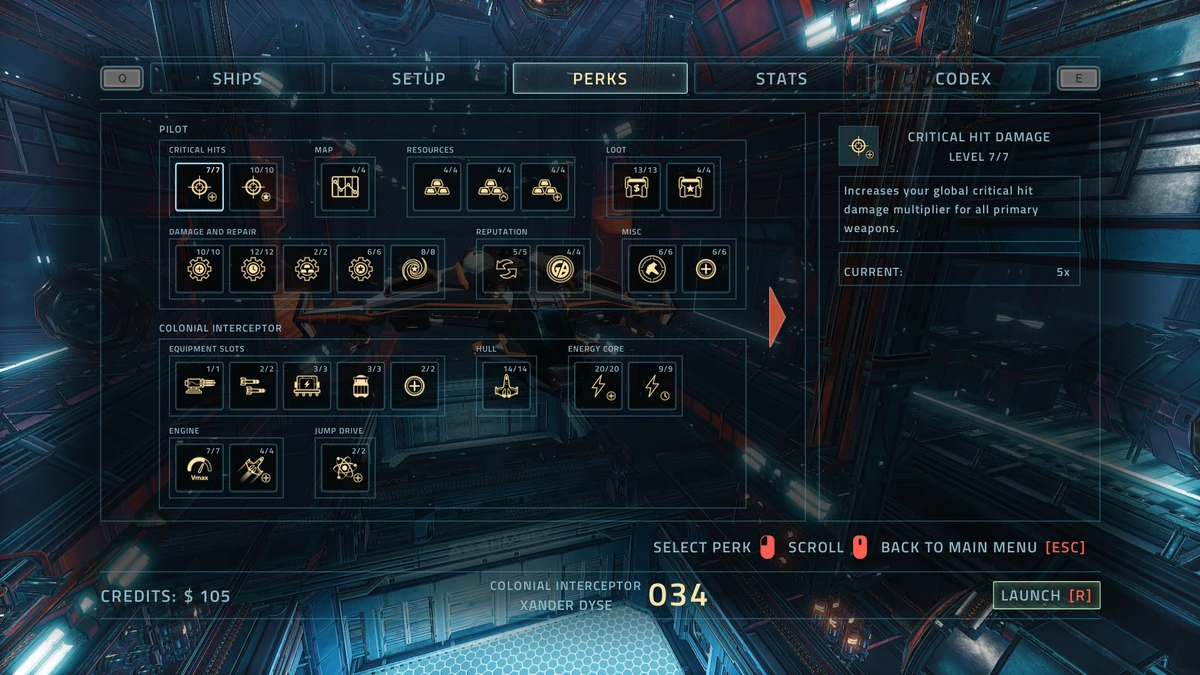Viewport: 1200px width, 675px height.
Task: Select the 4/4 Loot chest star perk
Action: [x=690, y=187]
